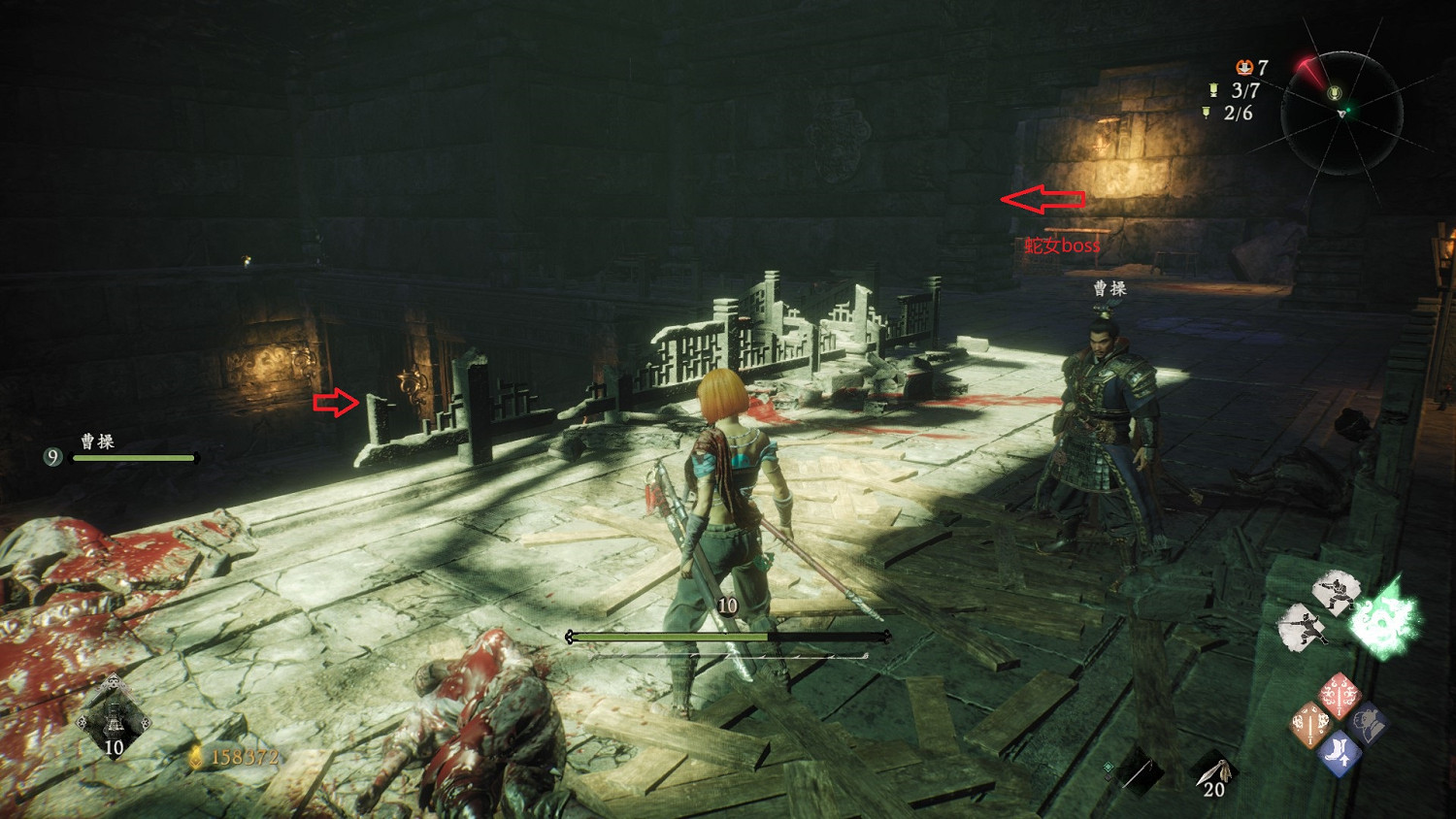Image resolution: width=1456 pixels, height=819 pixels.
Task: Choose the orange rock sword spell slot
Action: 1310,725
